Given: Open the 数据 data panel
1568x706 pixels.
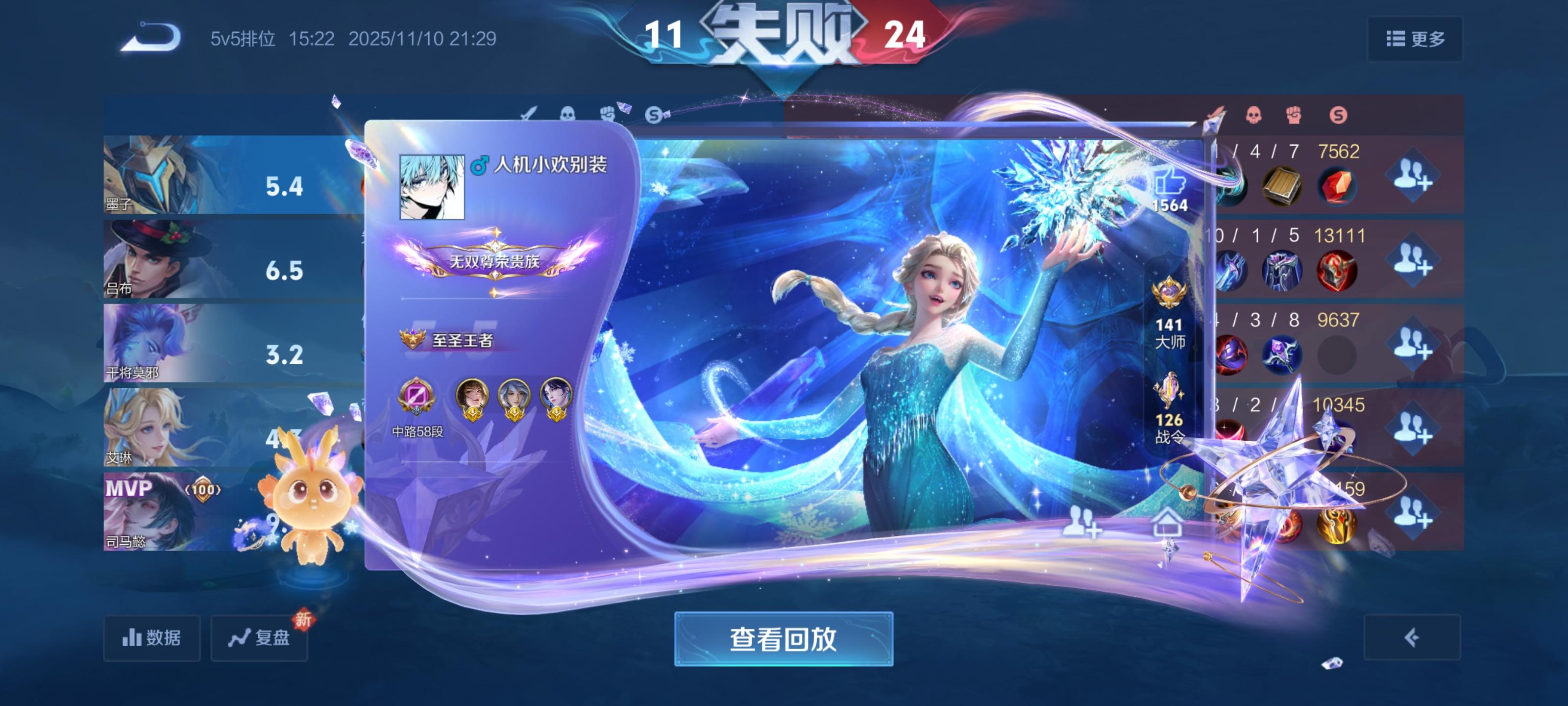Looking at the screenshot, I should (x=151, y=638).
